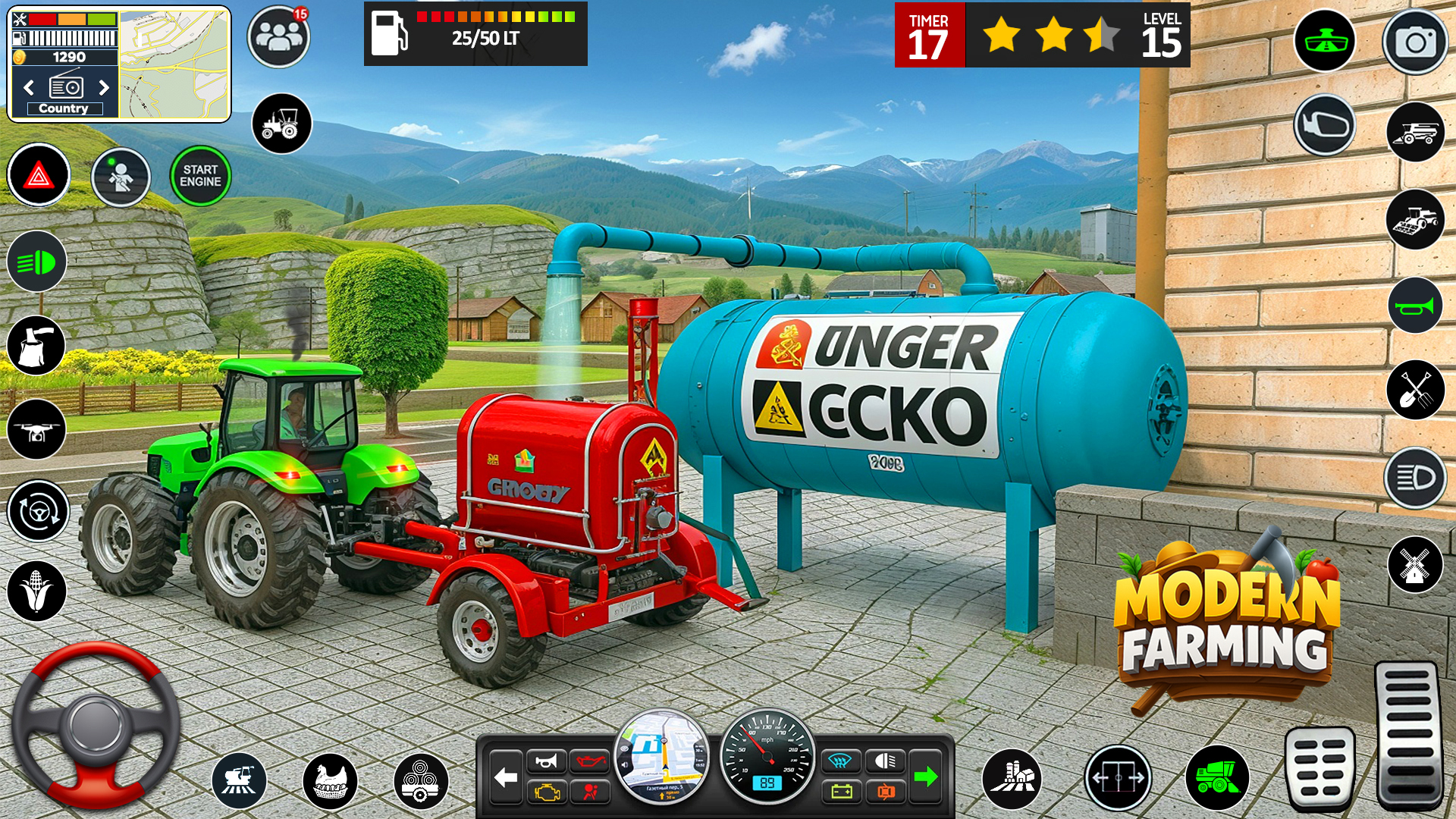Click the START ENGINE button
This screenshot has height=819, width=1456.
pos(200,176)
